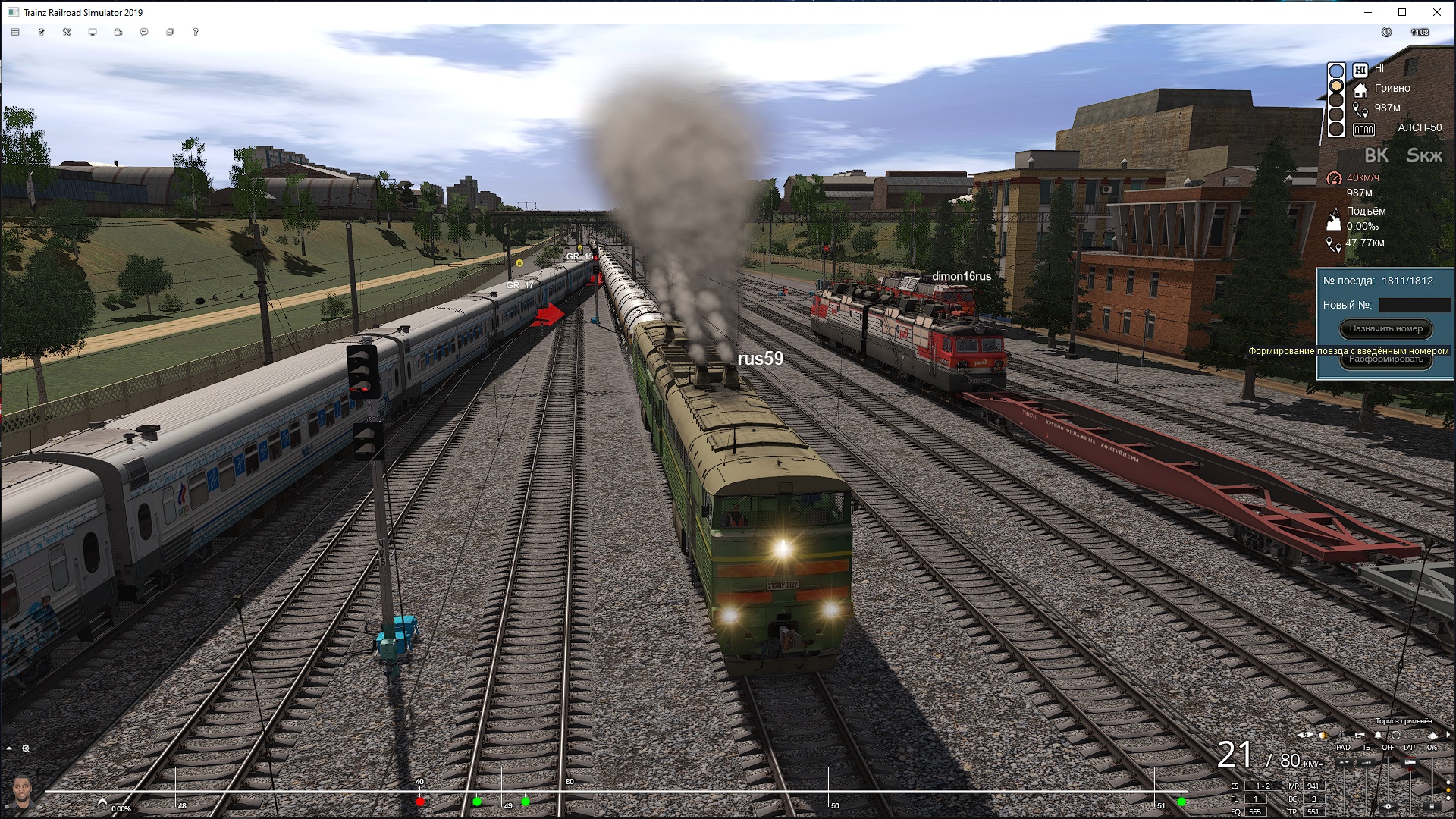Open the crossed tools settings icon
Screen dimensions: 1456x819
click(x=67, y=32)
